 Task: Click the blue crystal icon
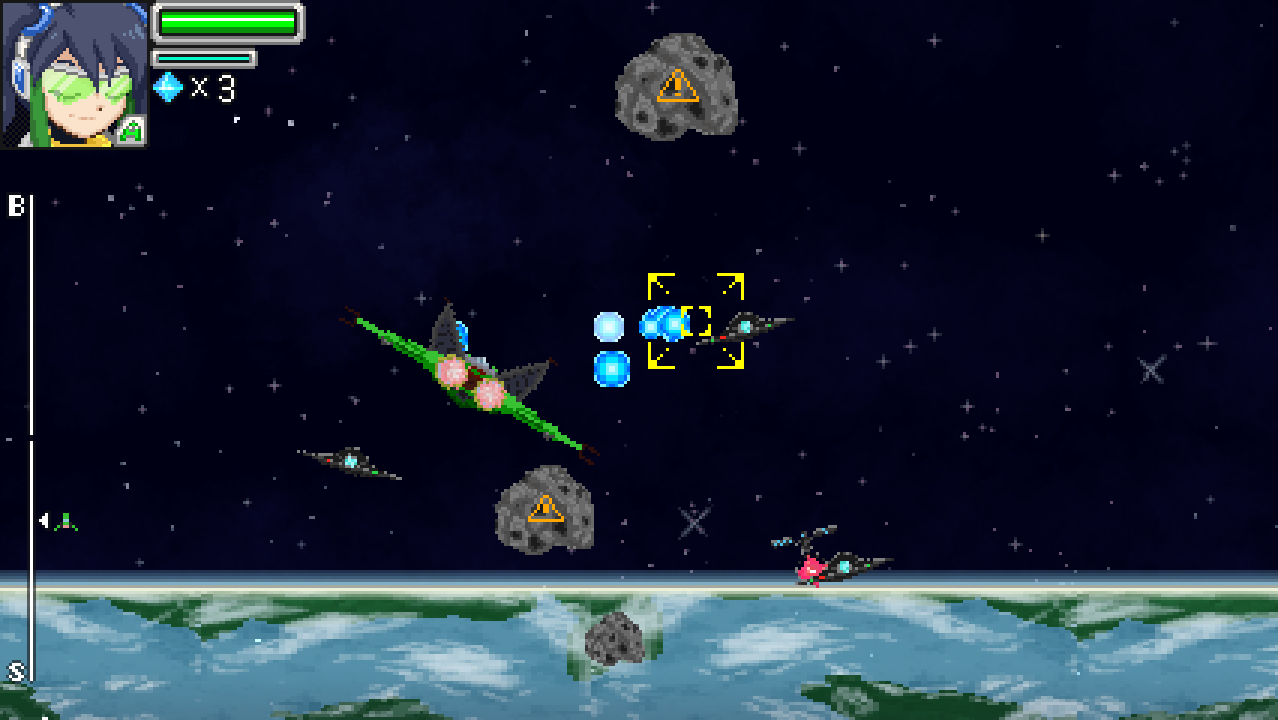[x=167, y=88]
